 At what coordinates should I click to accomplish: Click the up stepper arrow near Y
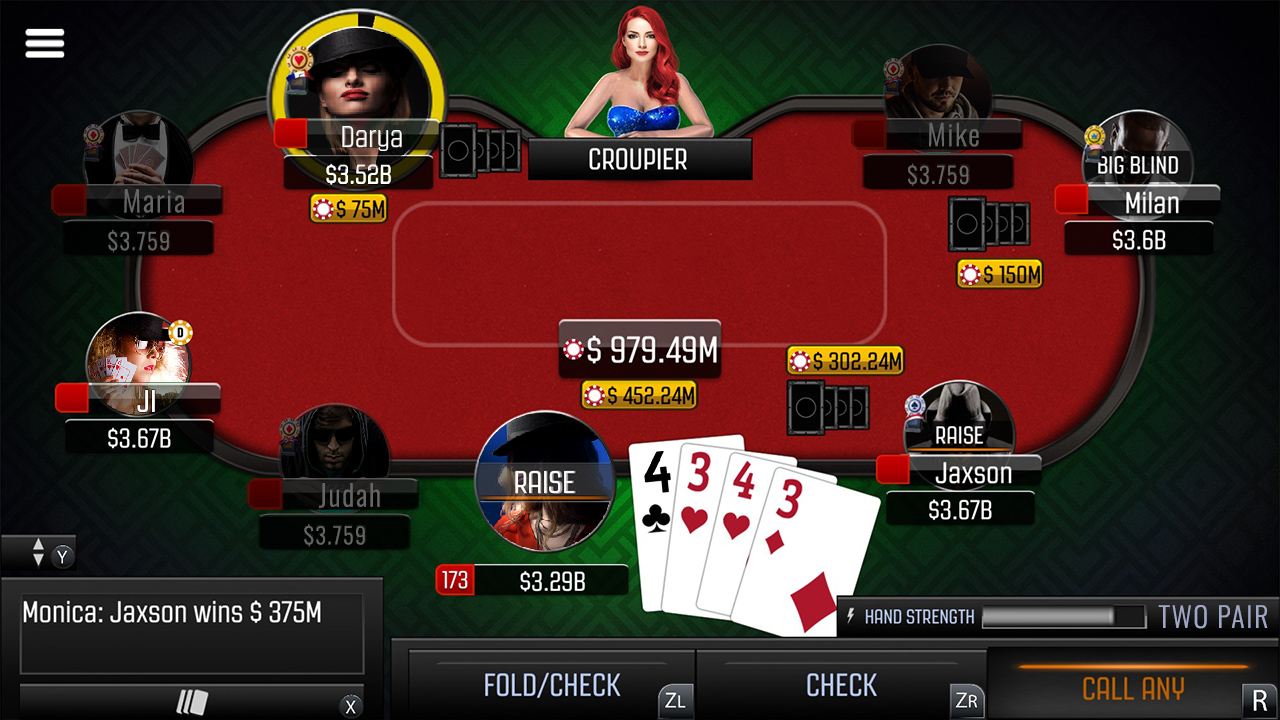37,547
